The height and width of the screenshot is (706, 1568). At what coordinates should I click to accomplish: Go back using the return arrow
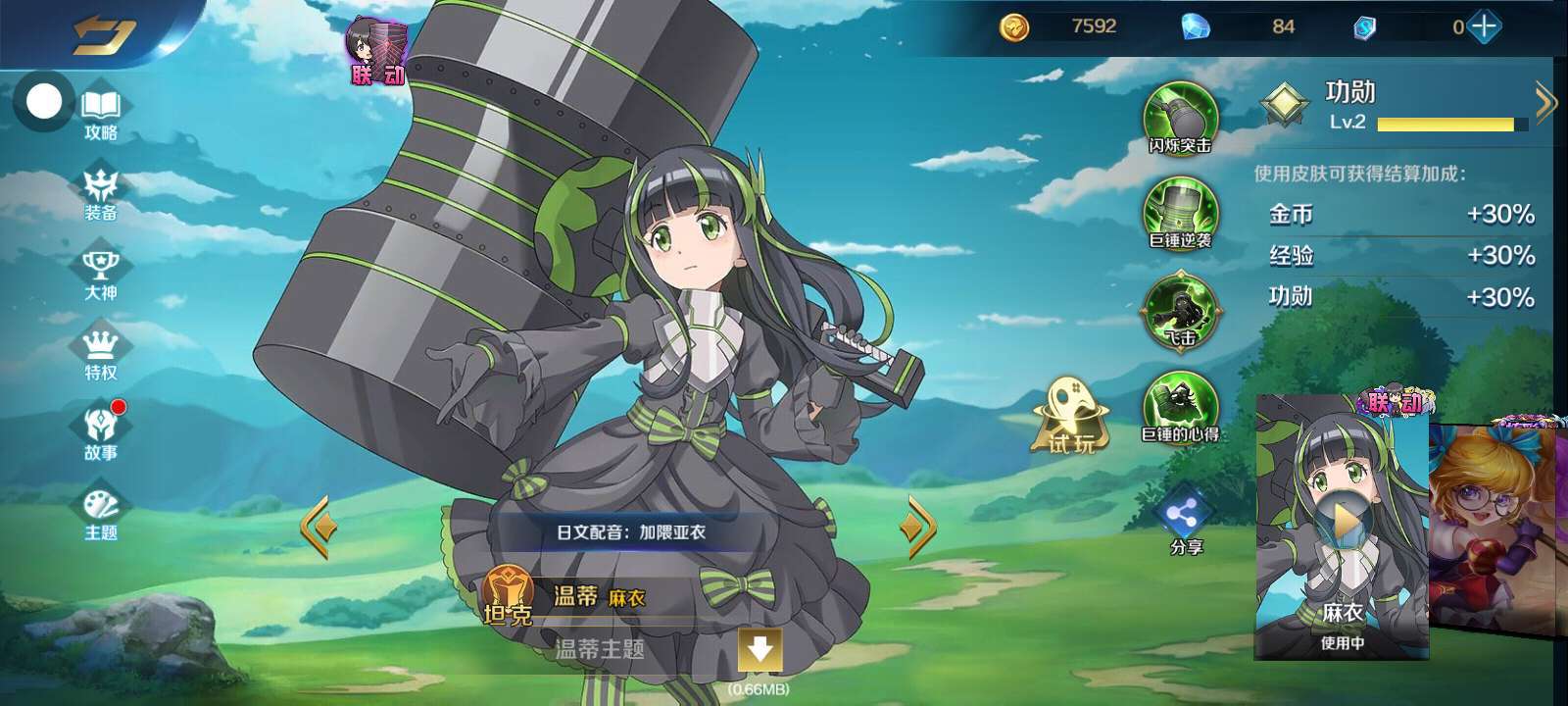tap(103, 36)
